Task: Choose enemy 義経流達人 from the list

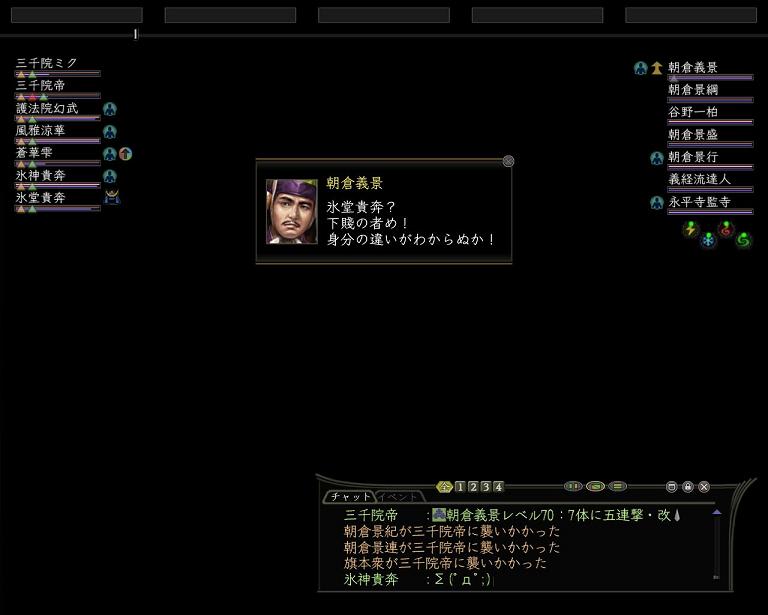Action: click(x=699, y=179)
